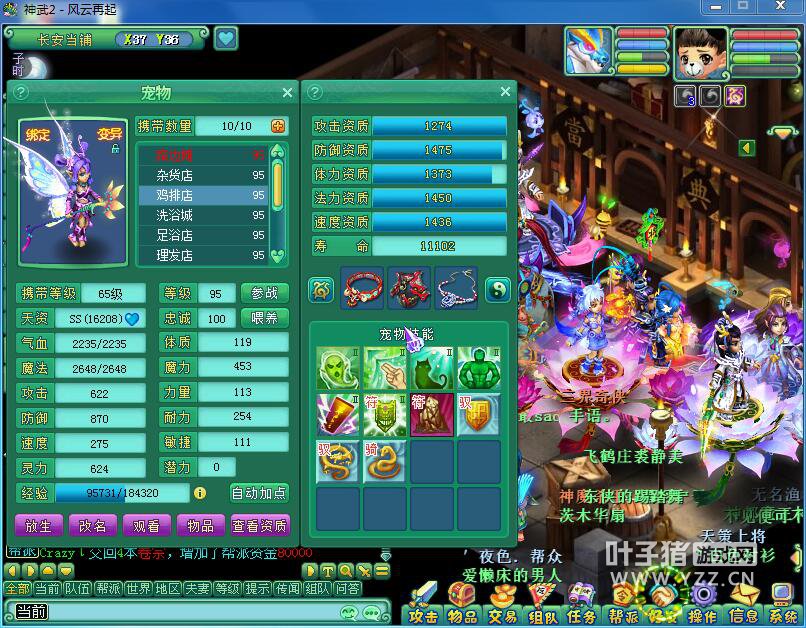The image size is (806, 628).
Task: Click the 查看资质 aptitude button
Action: pyautogui.click(x=259, y=525)
